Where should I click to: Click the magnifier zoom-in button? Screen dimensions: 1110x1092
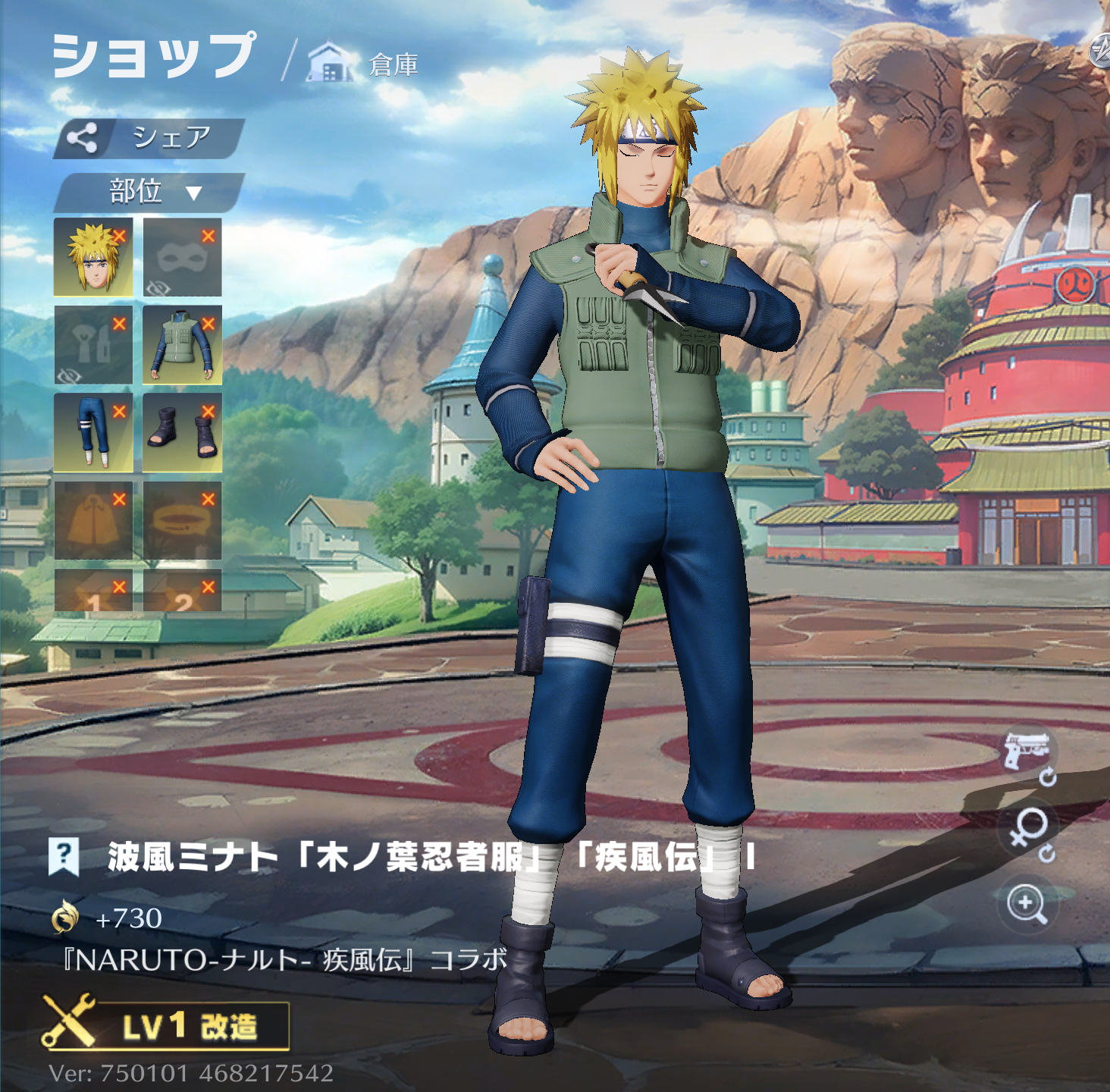tap(1027, 904)
